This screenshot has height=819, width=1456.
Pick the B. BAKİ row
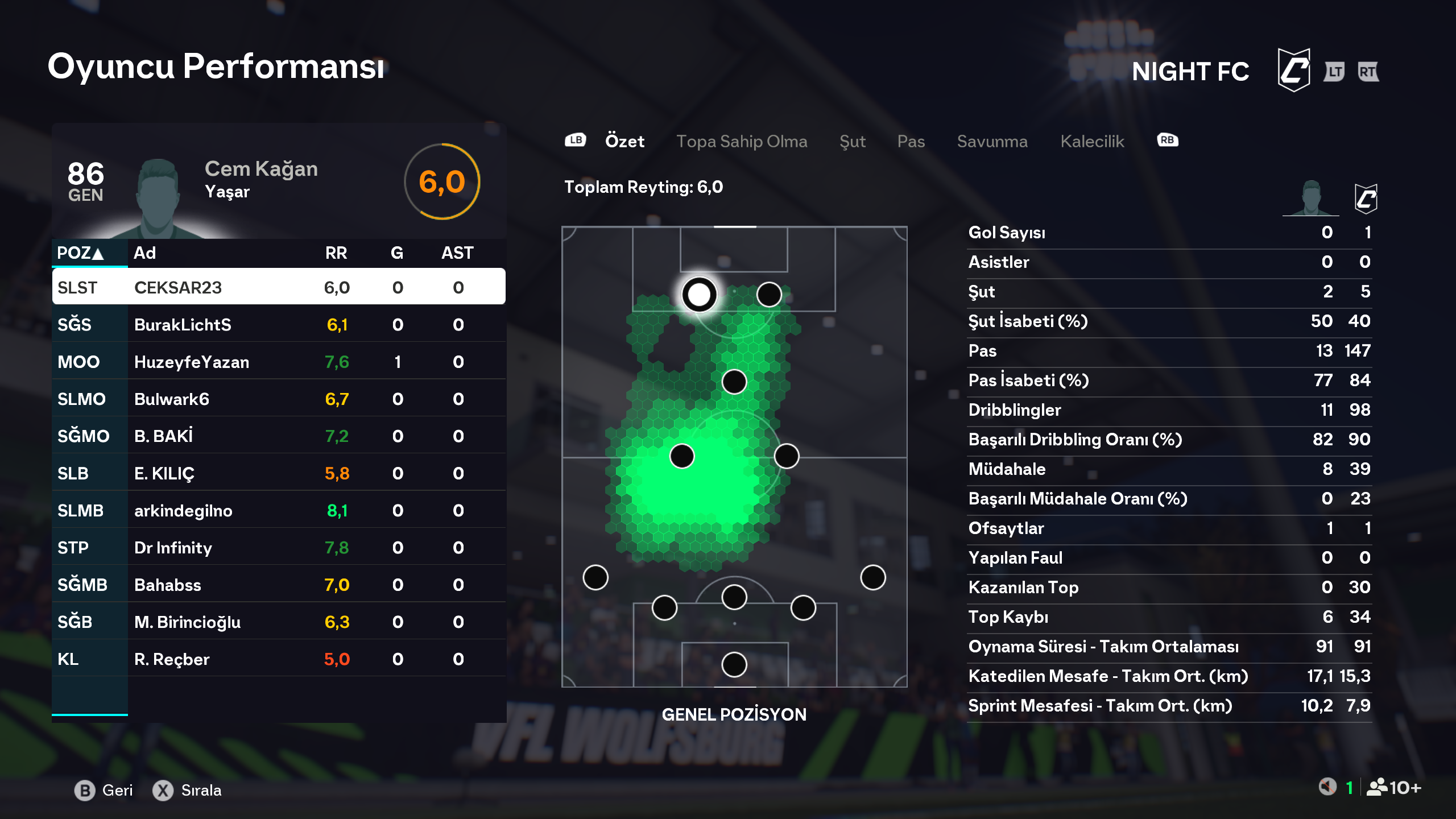(x=279, y=436)
